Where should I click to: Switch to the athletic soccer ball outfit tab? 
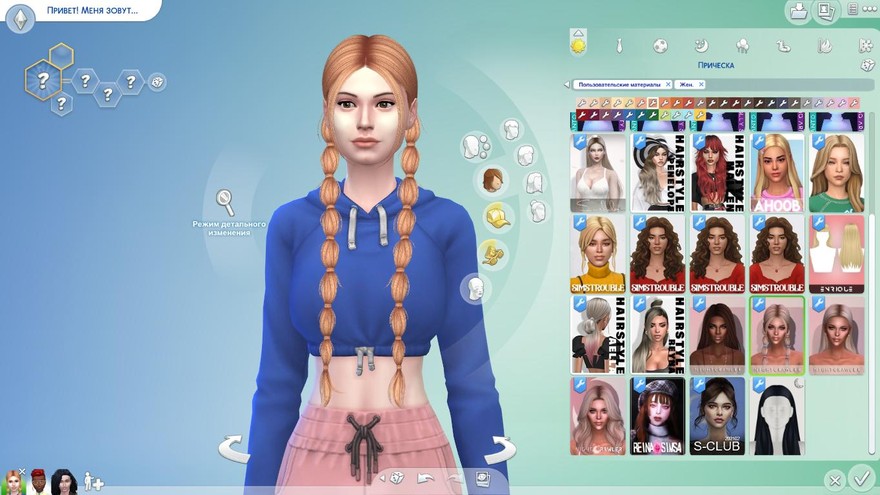(x=661, y=46)
